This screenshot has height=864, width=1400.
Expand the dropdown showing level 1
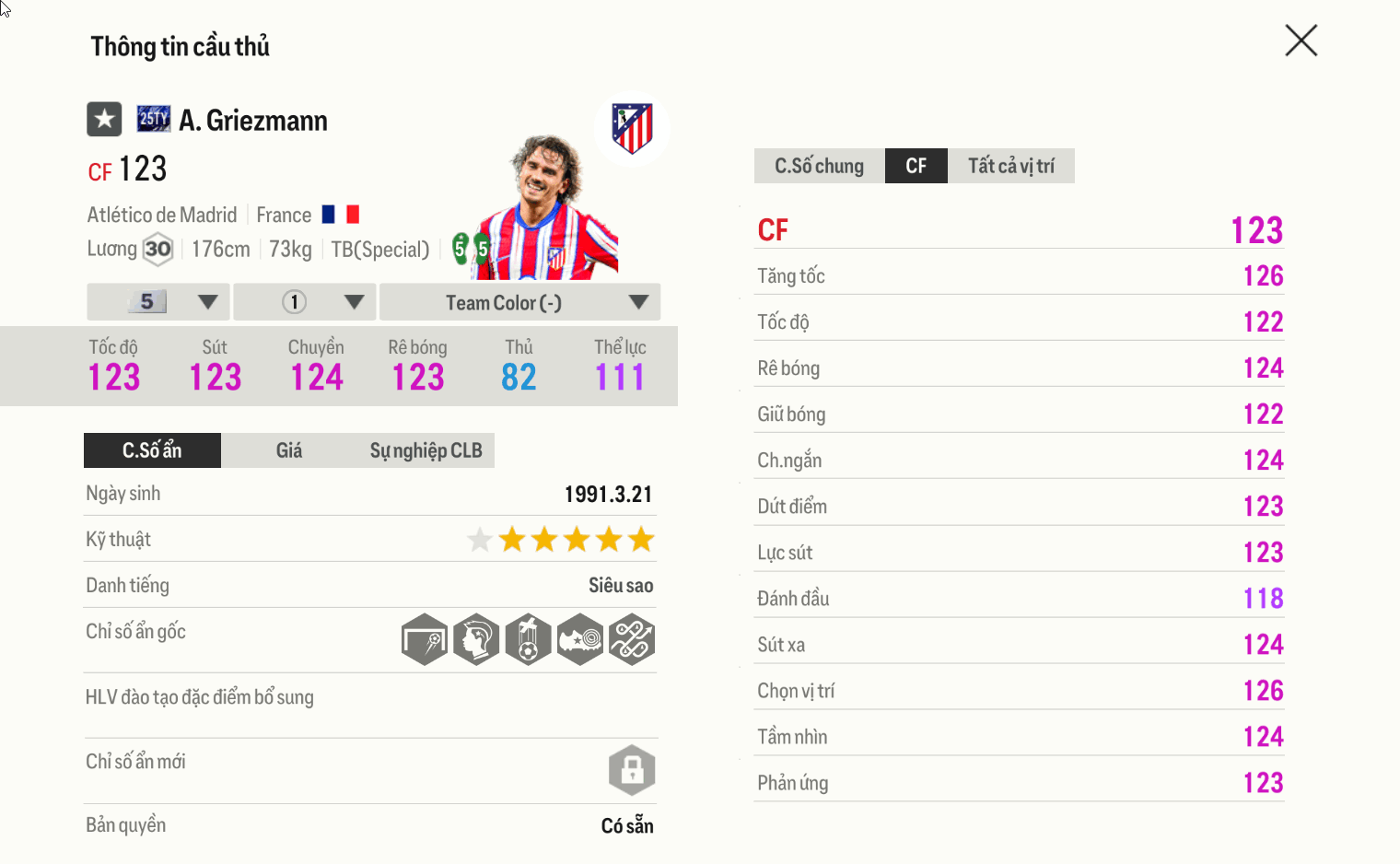[x=304, y=301]
